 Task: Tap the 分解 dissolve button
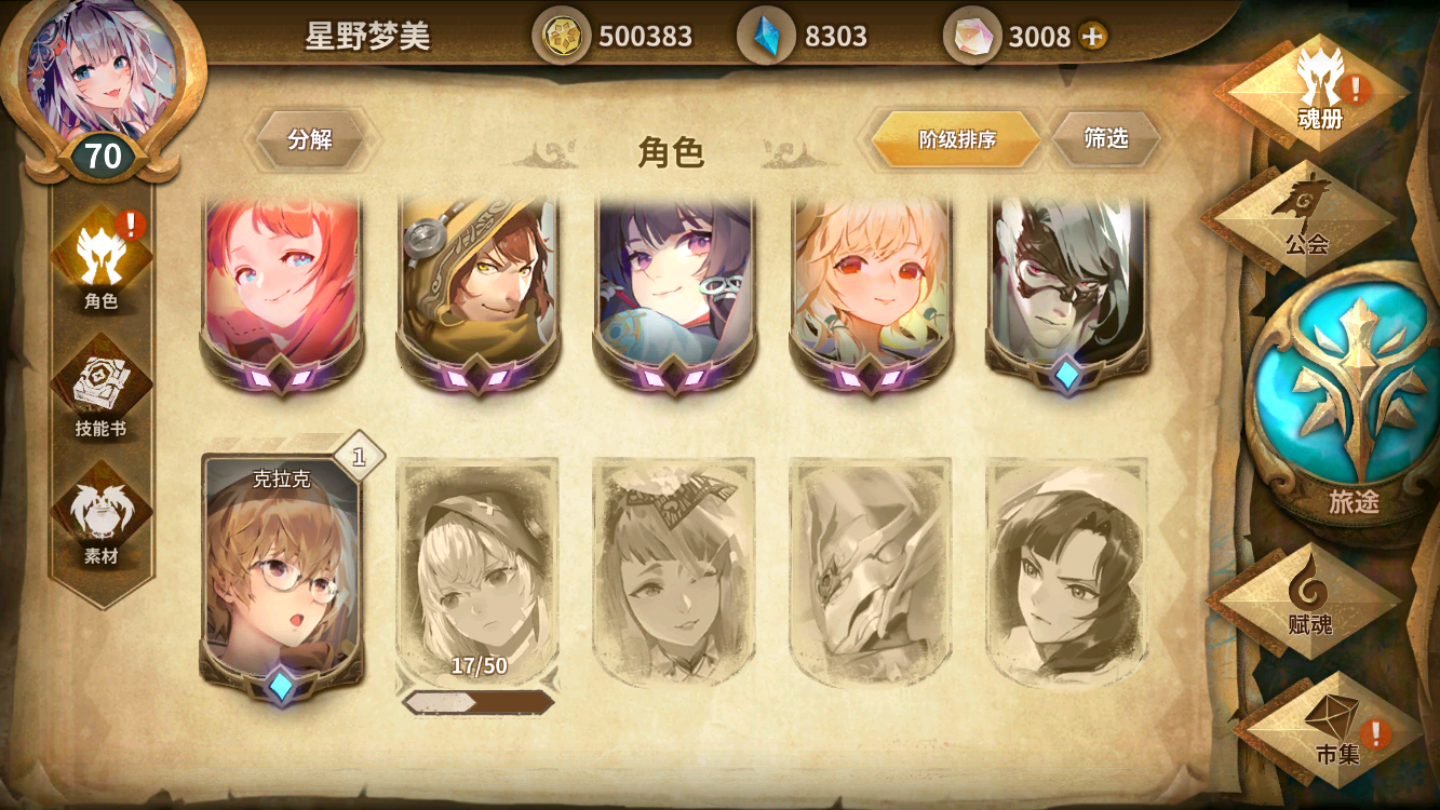(x=311, y=140)
